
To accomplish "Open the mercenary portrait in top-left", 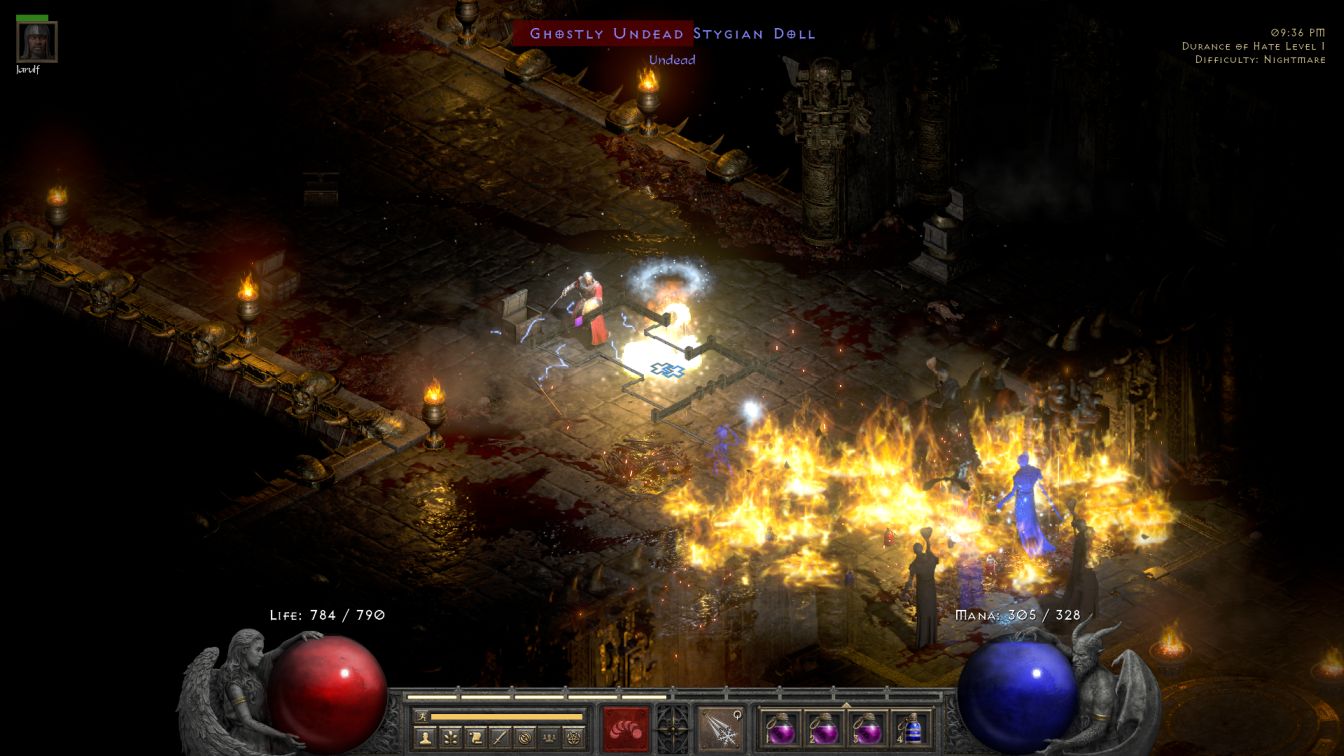I will coord(37,42).
